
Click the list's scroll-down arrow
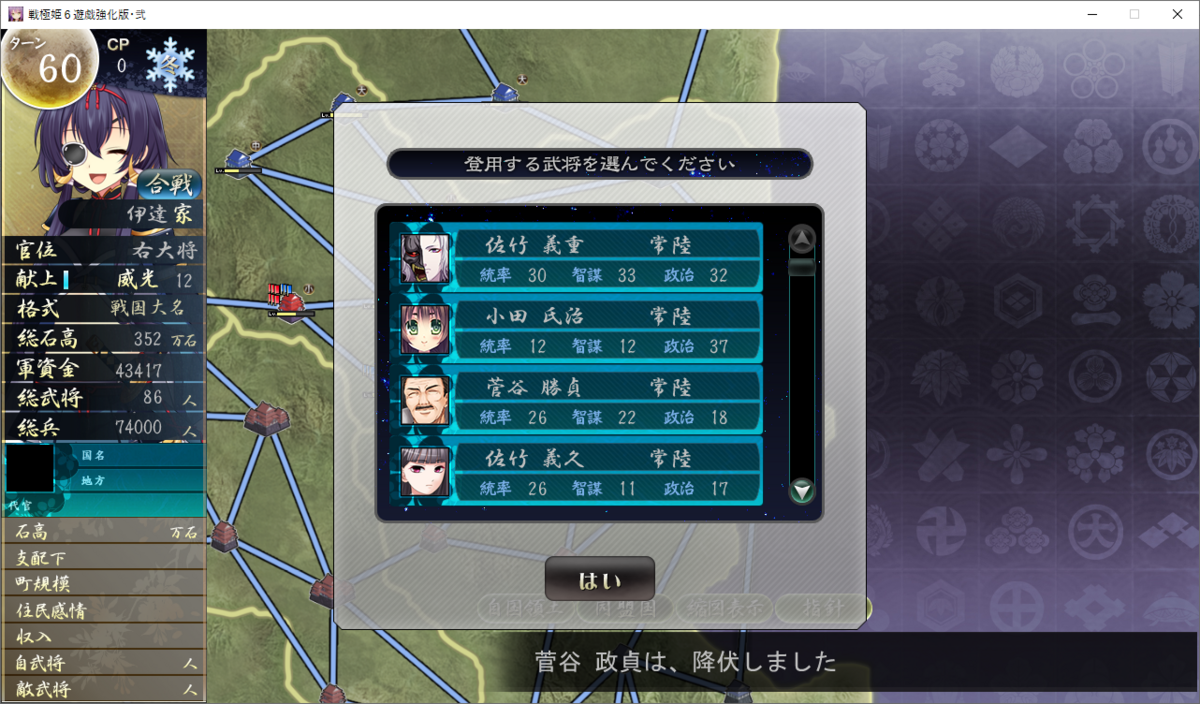(802, 491)
